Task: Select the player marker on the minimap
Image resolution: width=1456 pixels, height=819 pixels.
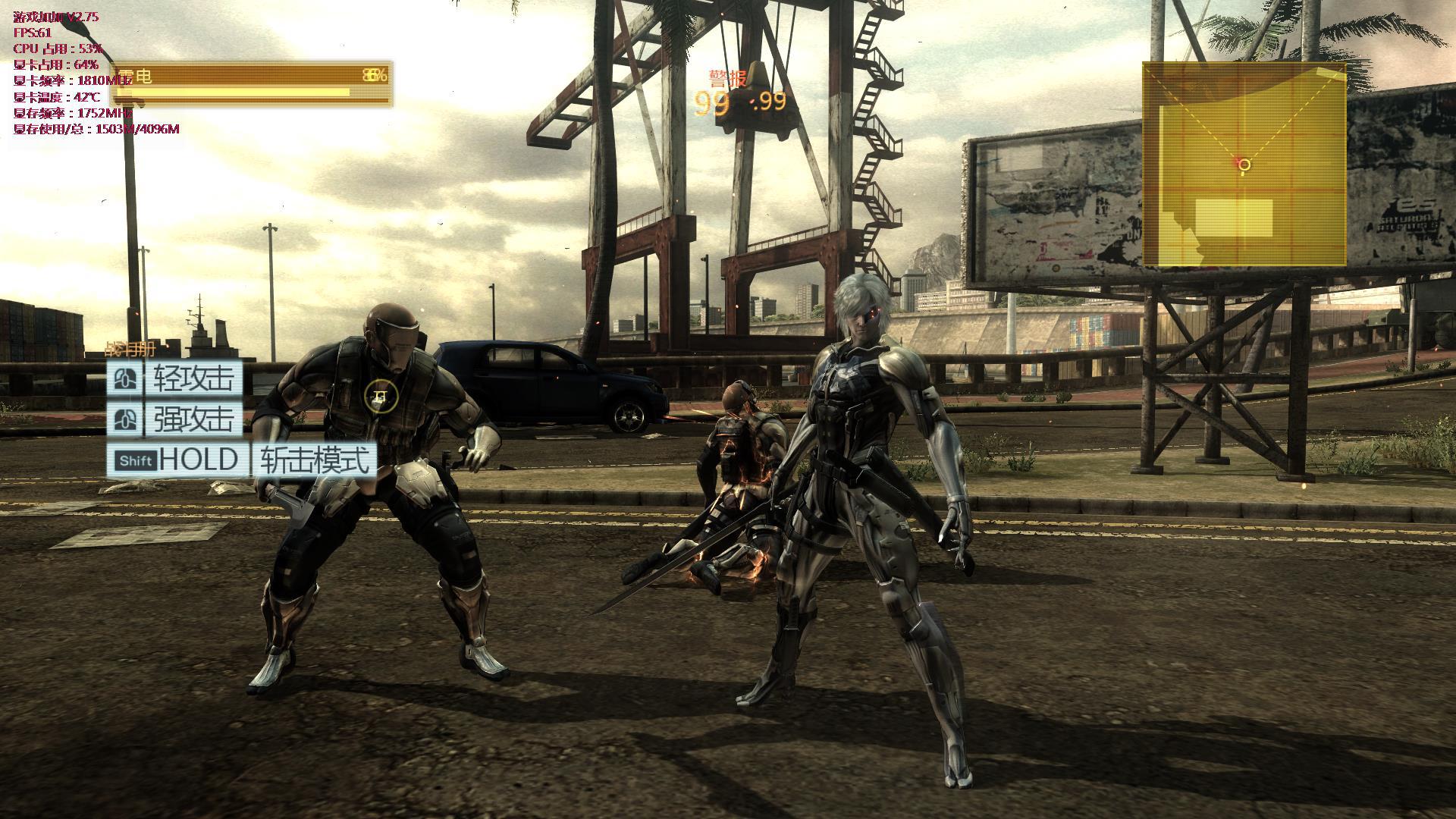Action: [x=1244, y=165]
